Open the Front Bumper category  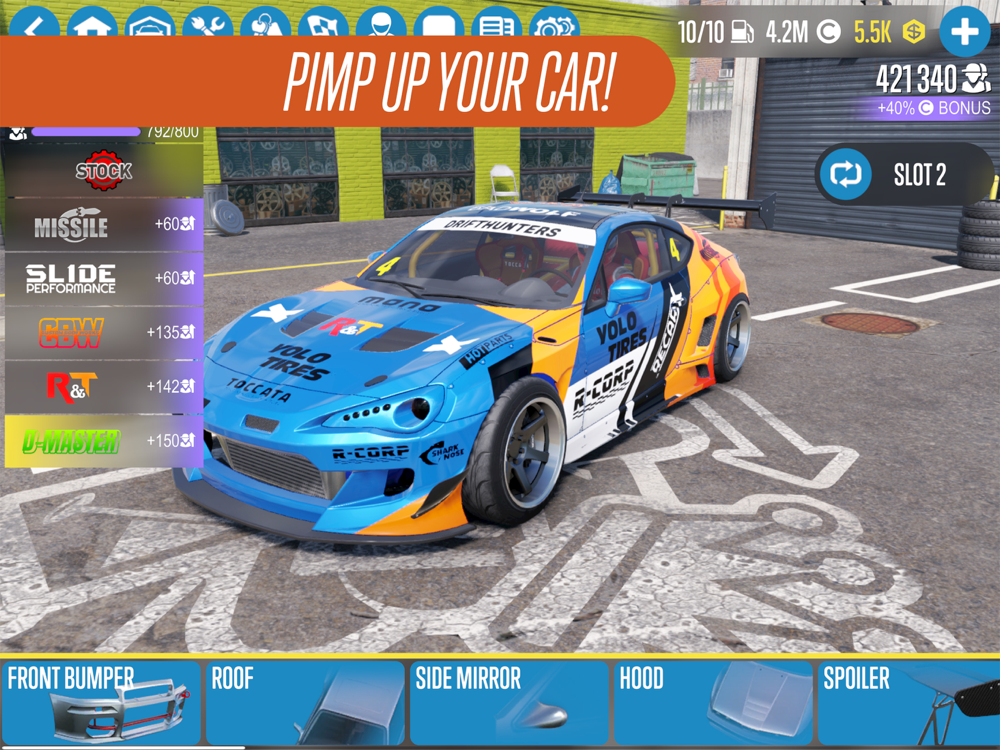coord(100,702)
